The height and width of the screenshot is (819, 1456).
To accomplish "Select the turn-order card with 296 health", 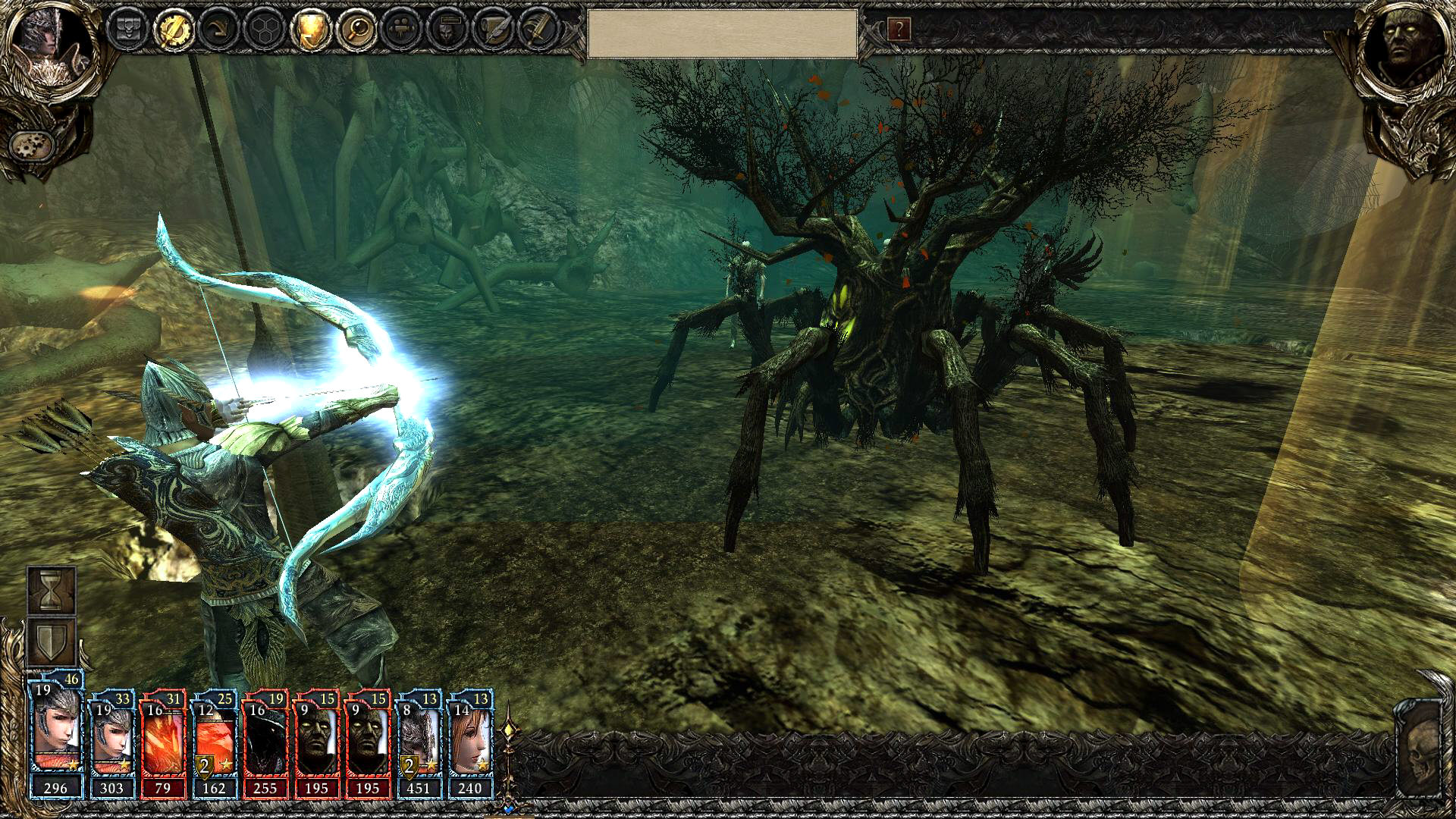I will click(56, 739).
